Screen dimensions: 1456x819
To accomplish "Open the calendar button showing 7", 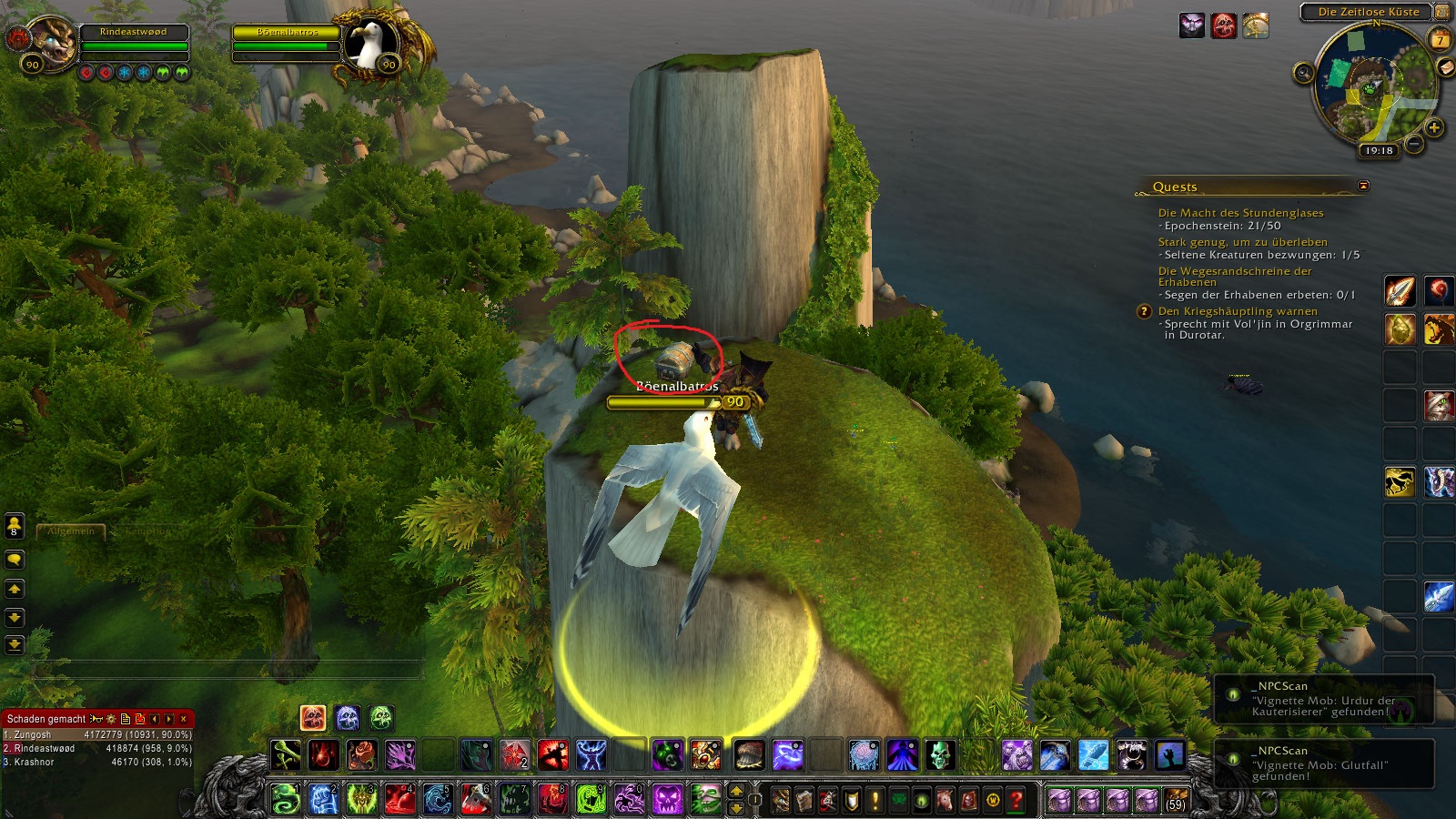I will (1440, 40).
